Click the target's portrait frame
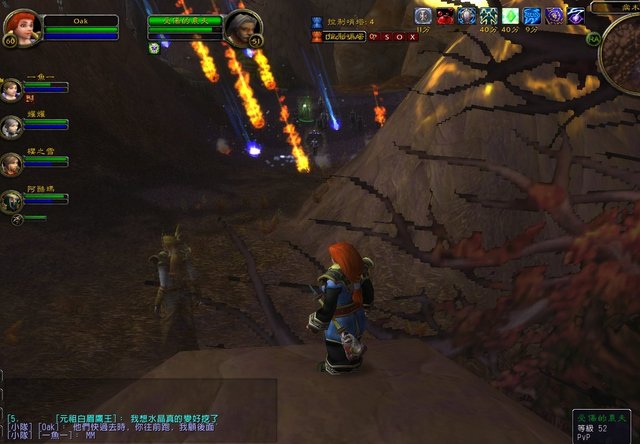640x444 pixels. pyautogui.click(x=242, y=27)
